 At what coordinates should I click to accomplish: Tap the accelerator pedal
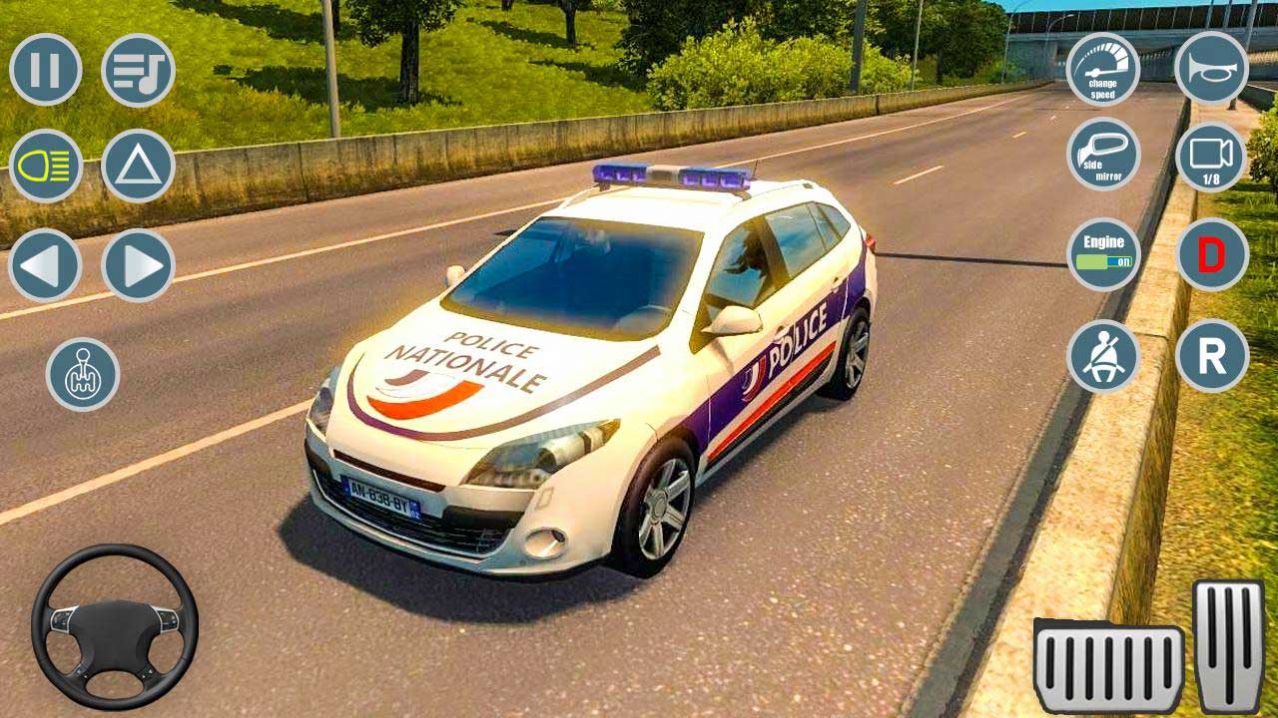pyautogui.click(x=1229, y=645)
